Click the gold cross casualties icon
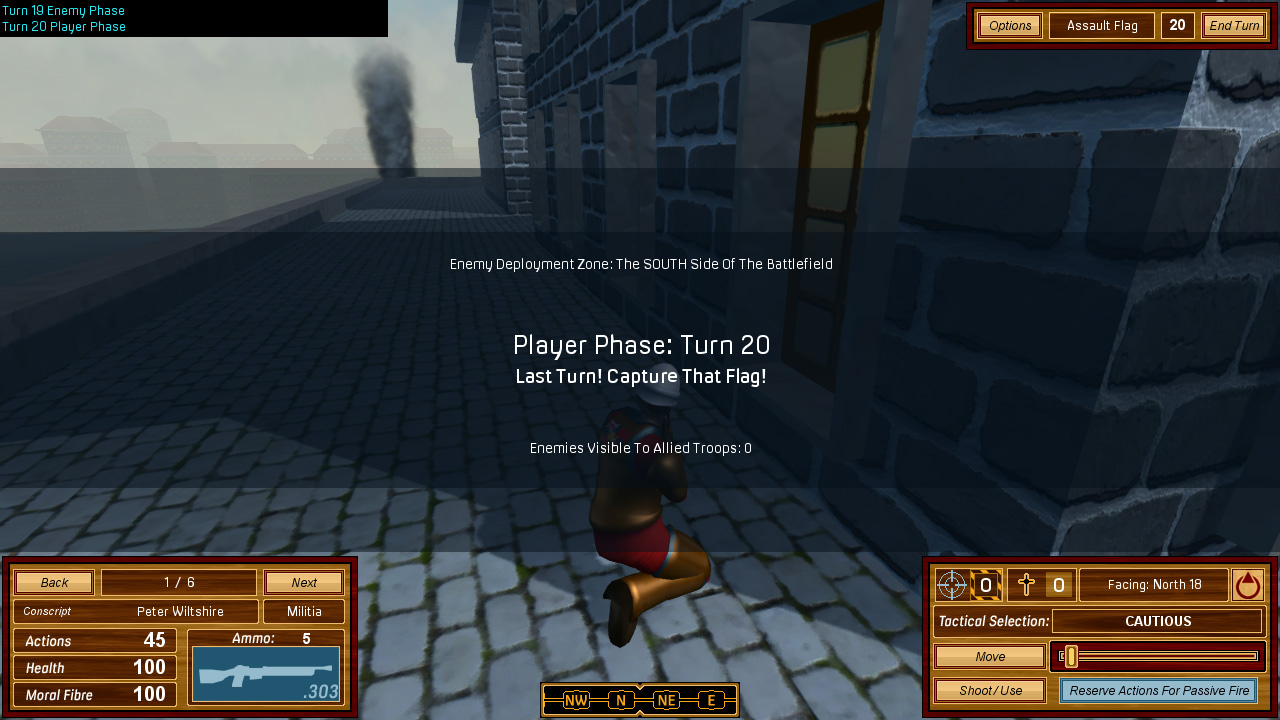 [1026, 585]
